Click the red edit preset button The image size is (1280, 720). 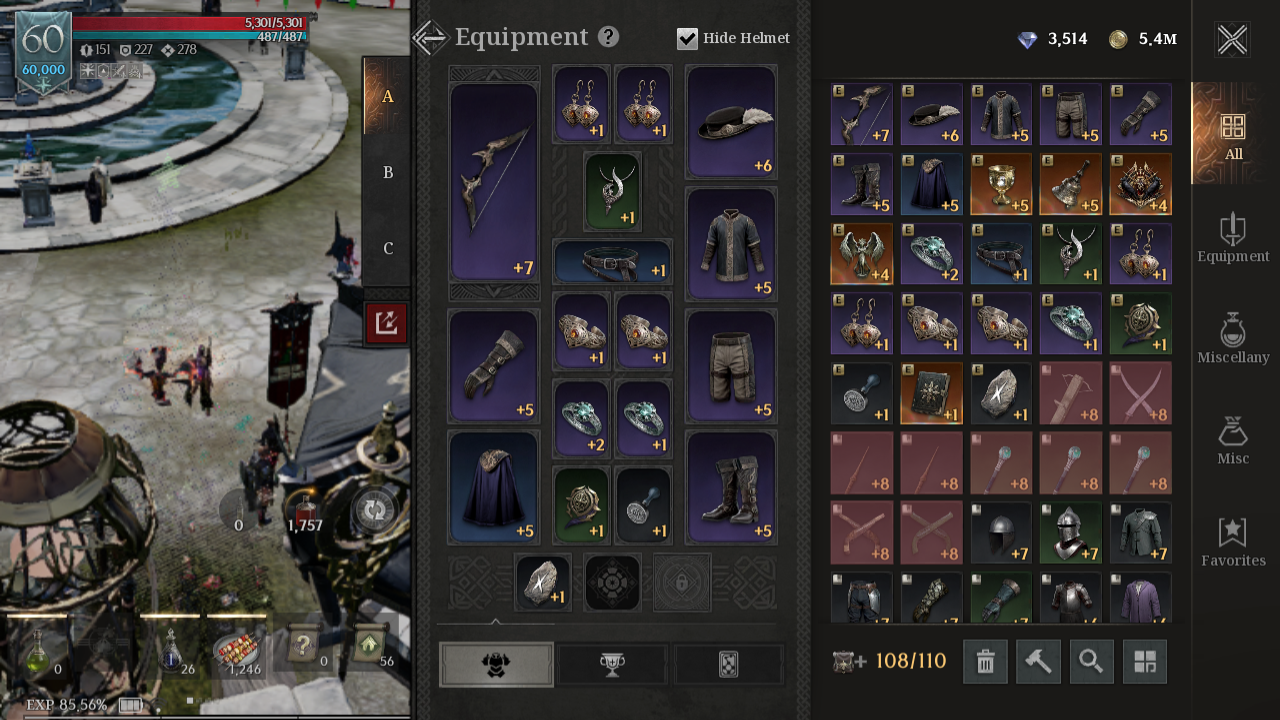pos(386,324)
